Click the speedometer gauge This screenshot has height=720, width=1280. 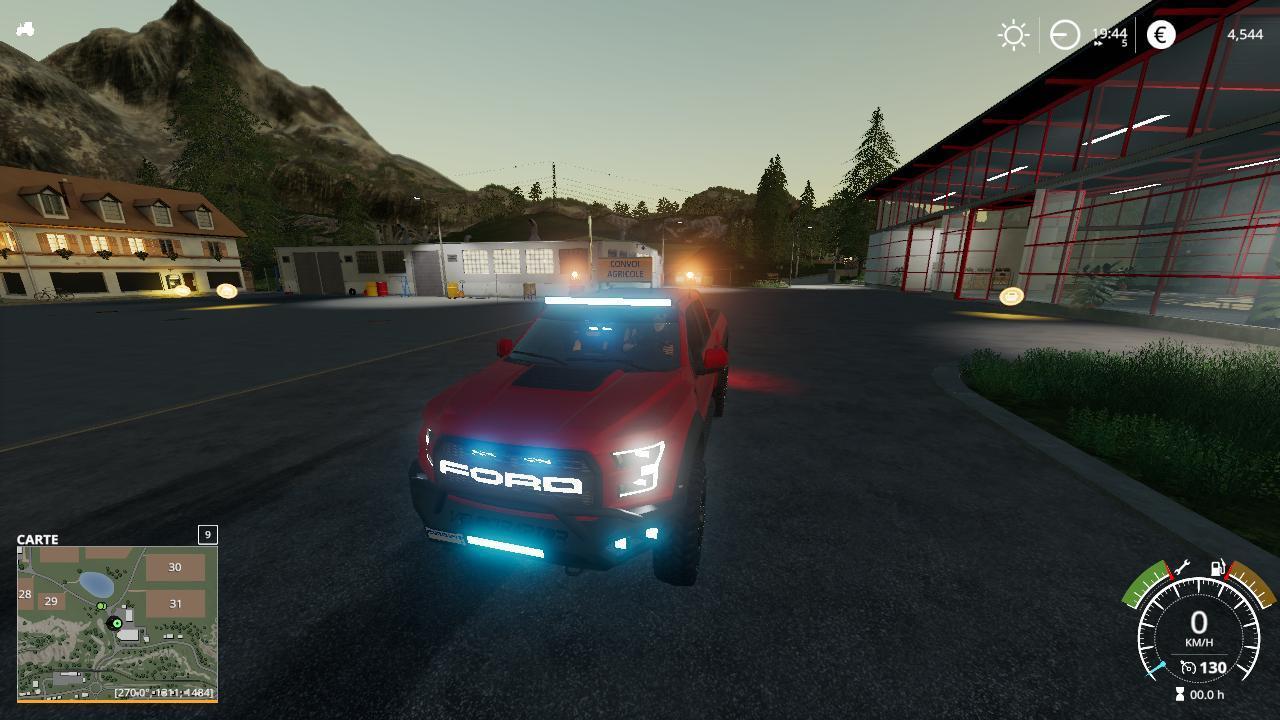(x=1198, y=630)
